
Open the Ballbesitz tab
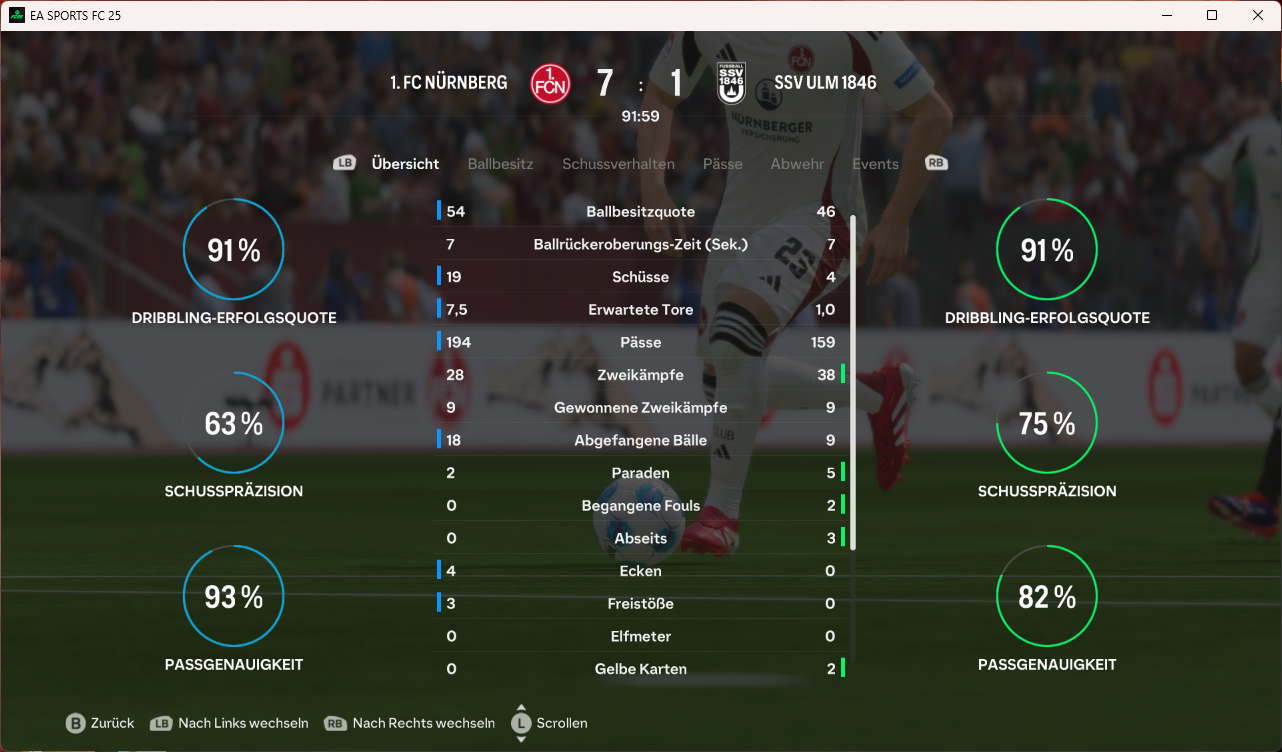click(x=500, y=164)
